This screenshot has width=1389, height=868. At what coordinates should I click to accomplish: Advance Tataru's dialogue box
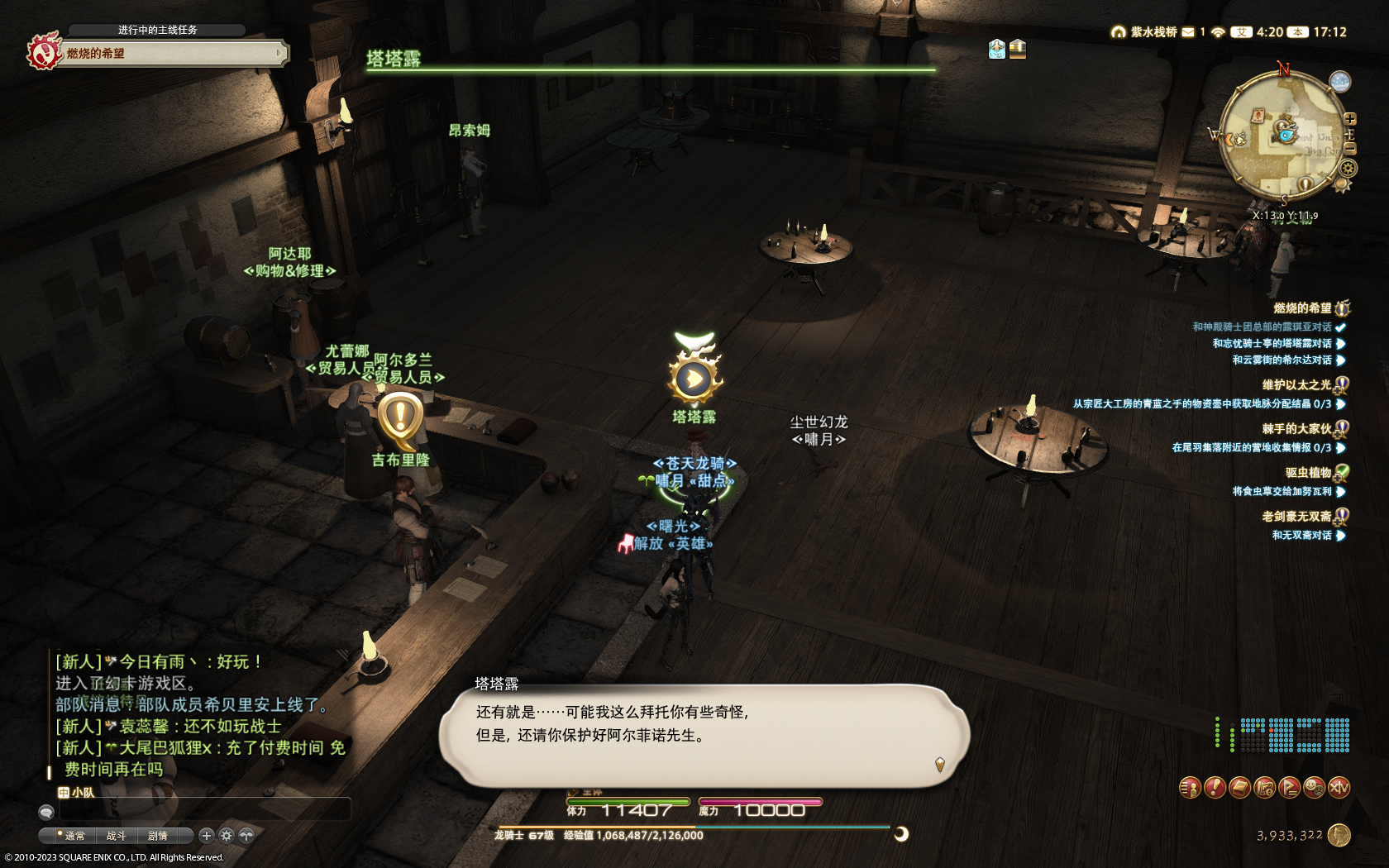703,734
